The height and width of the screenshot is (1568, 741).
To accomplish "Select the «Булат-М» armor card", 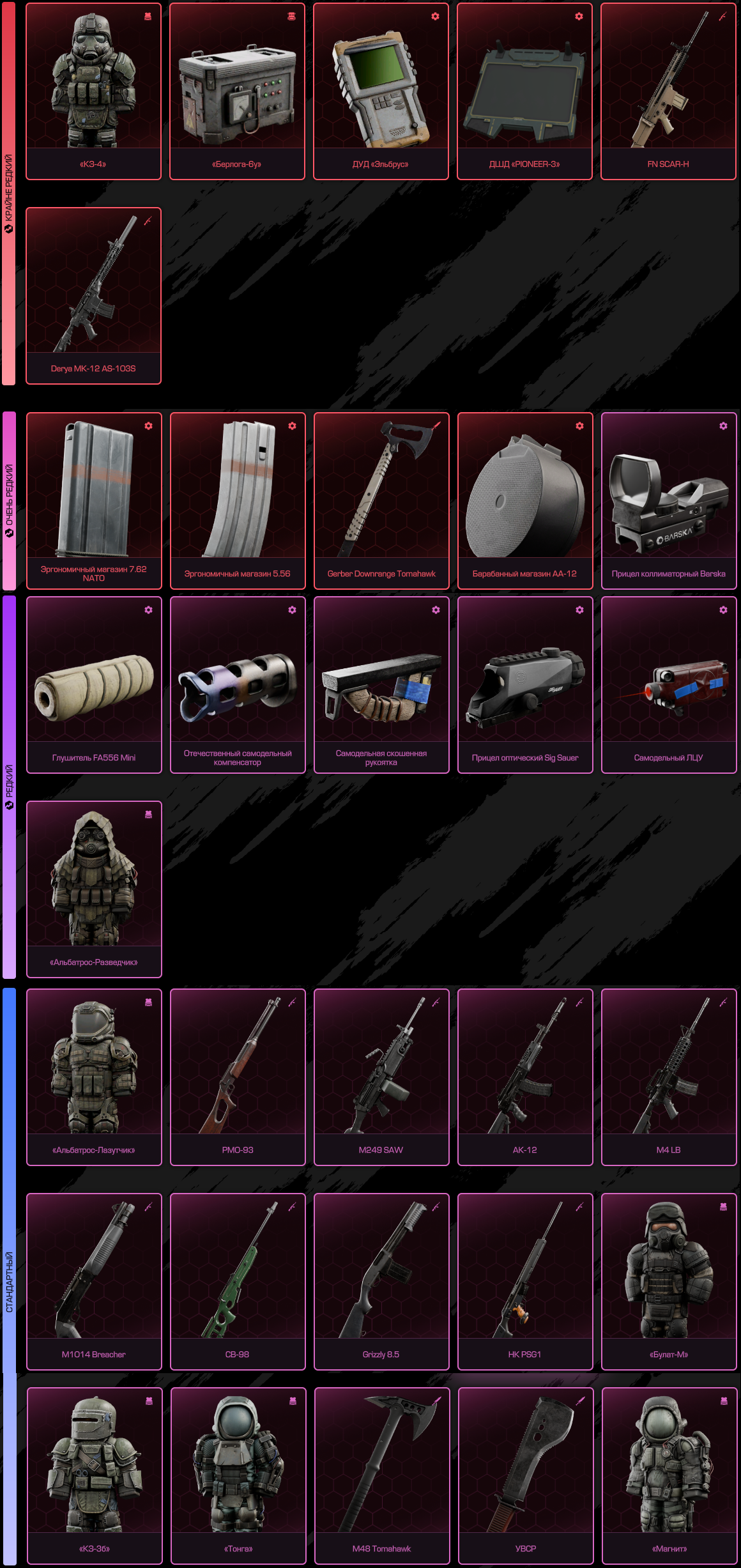I will [669, 1281].
